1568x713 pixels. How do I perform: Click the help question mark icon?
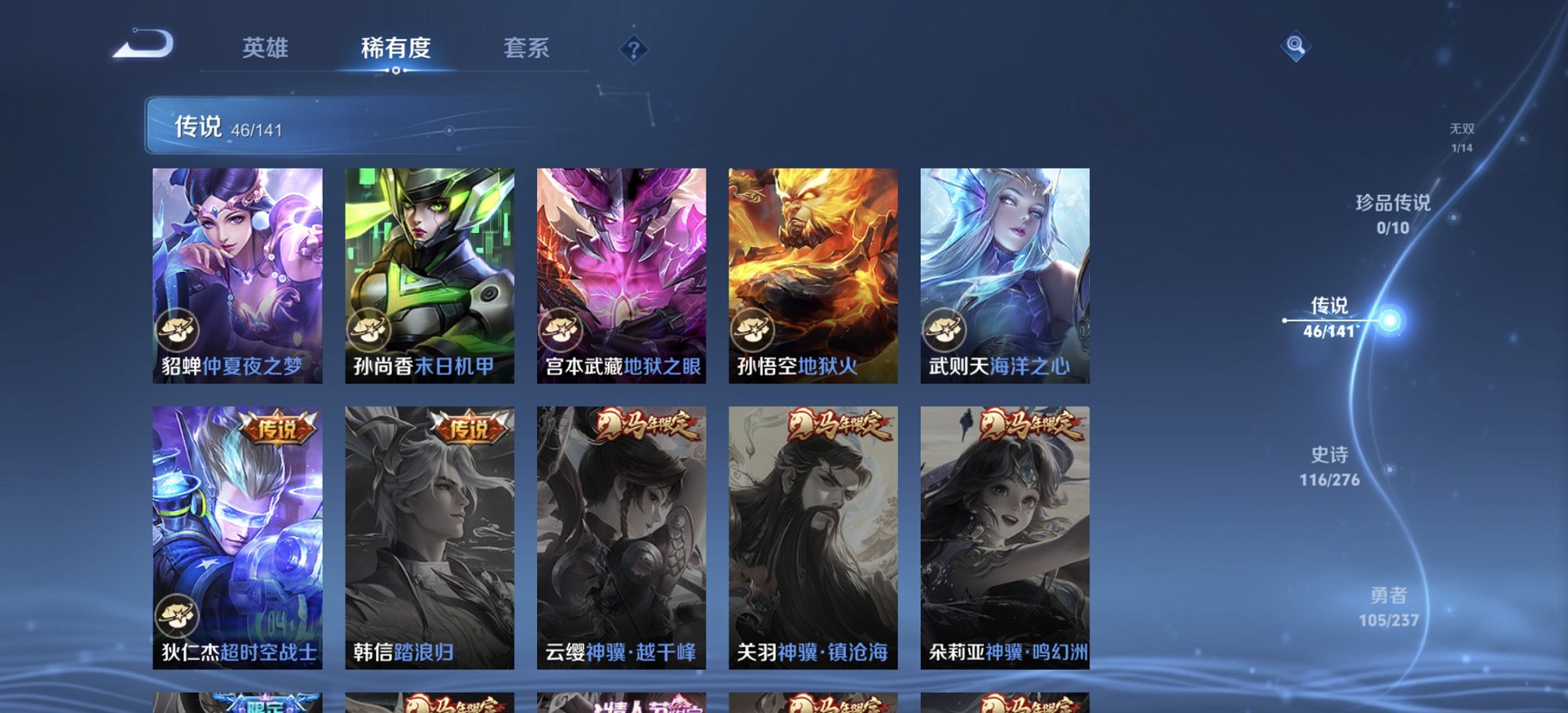point(637,51)
